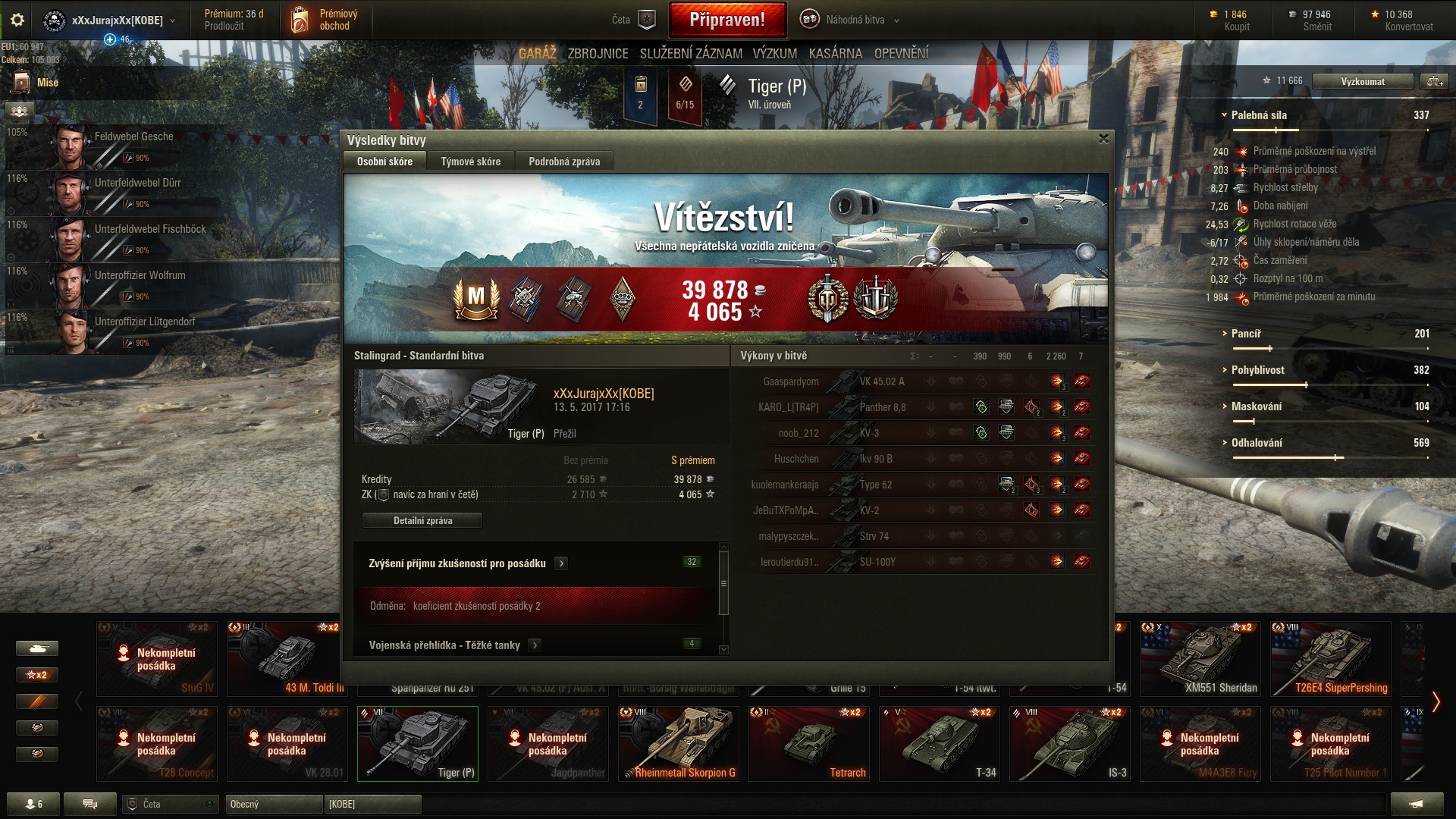Select the T26E4 SuperPershing tank

coord(1331,658)
